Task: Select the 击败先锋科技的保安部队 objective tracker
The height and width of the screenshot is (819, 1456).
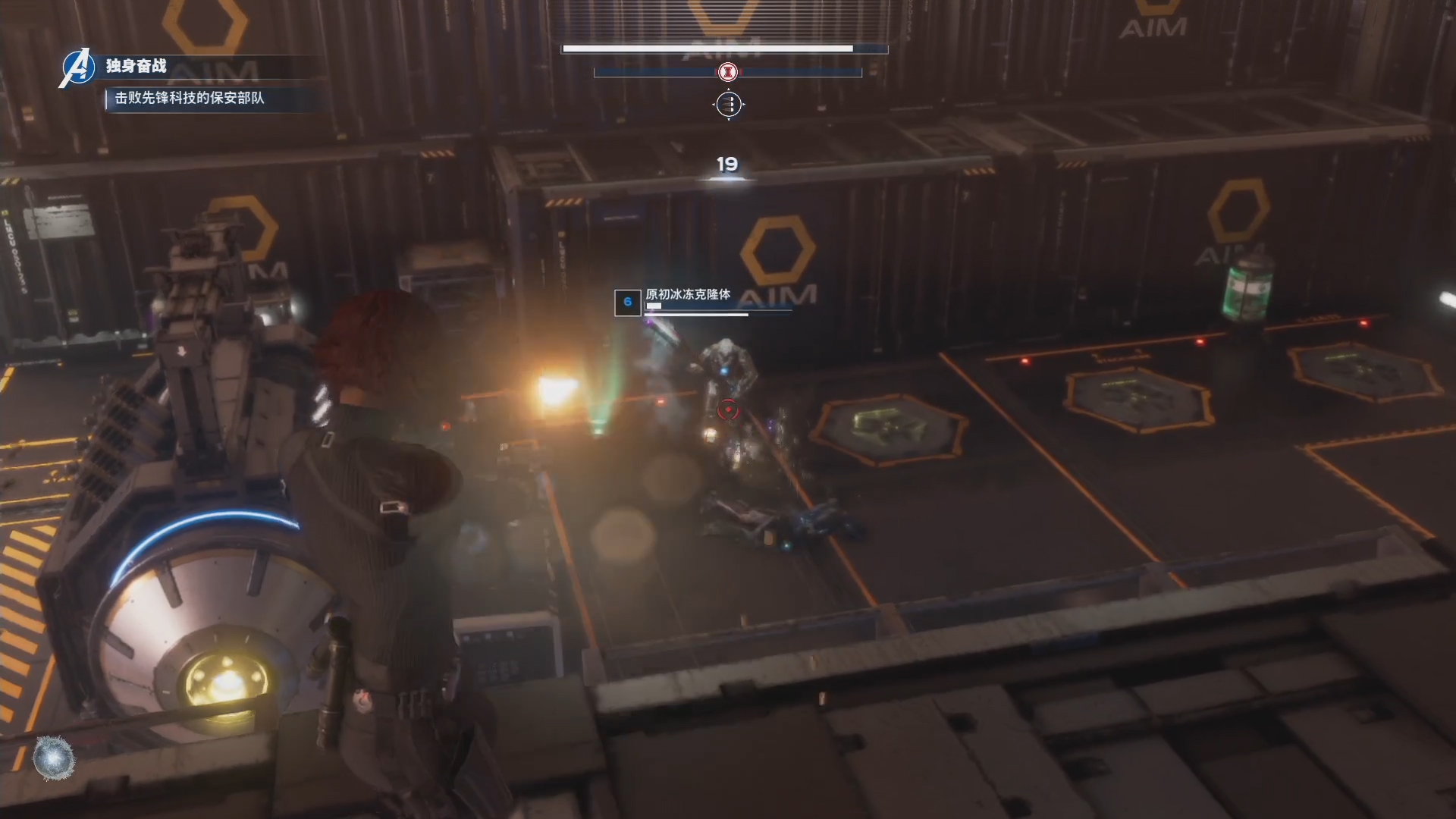Action: pos(190,98)
